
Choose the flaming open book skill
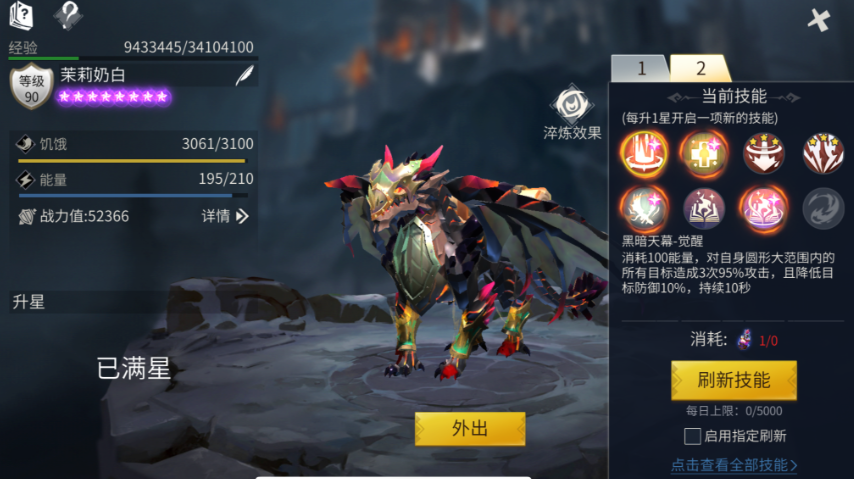coord(703,208)
